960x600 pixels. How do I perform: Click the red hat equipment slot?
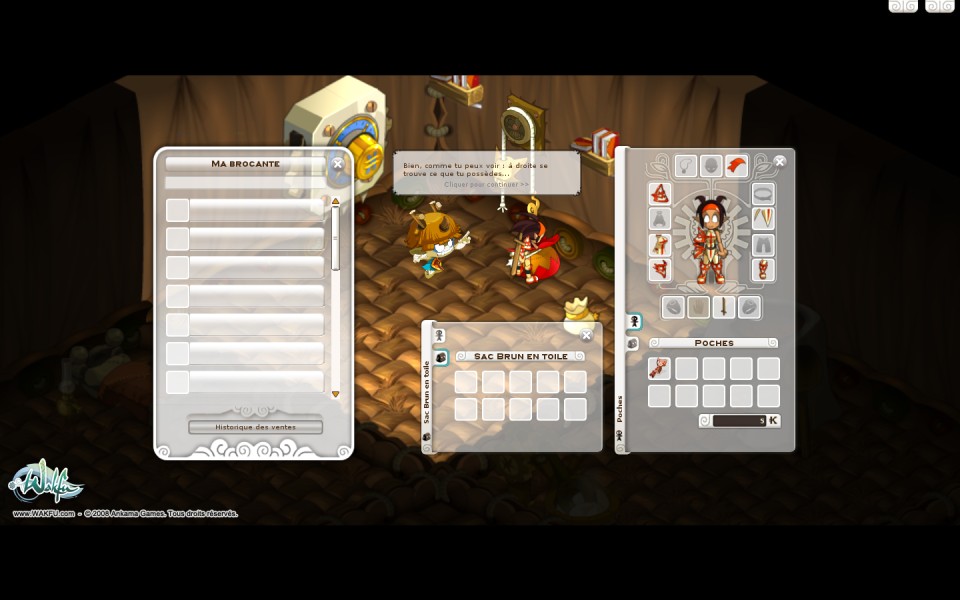pyautogui.click(x=659, y=193)
